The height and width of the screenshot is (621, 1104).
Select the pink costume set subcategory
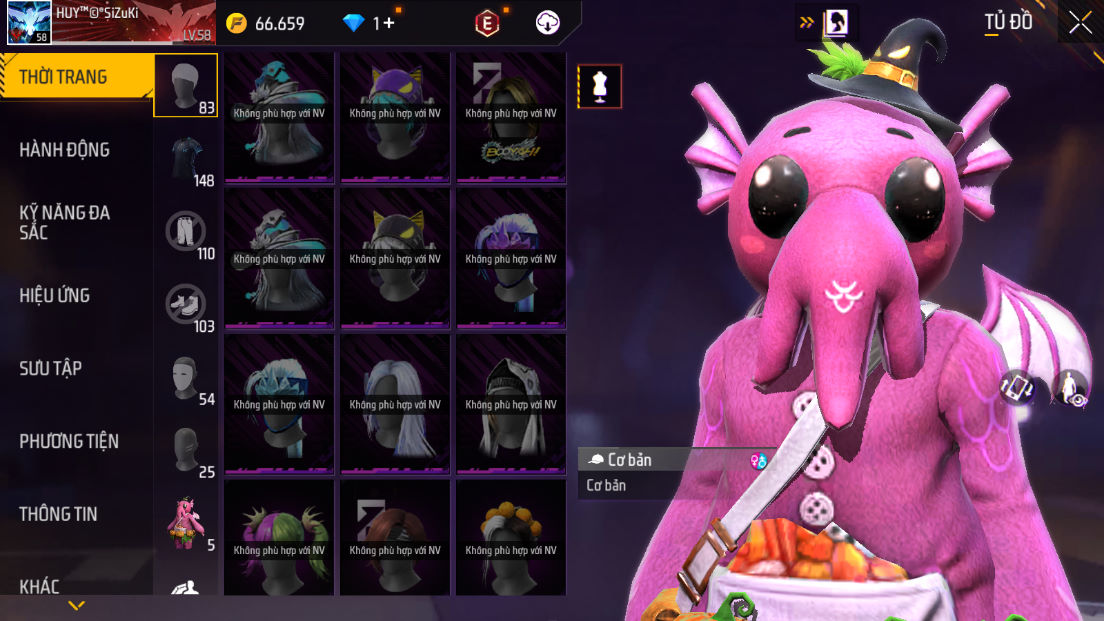pyautogui.click(x=186, y=523)
